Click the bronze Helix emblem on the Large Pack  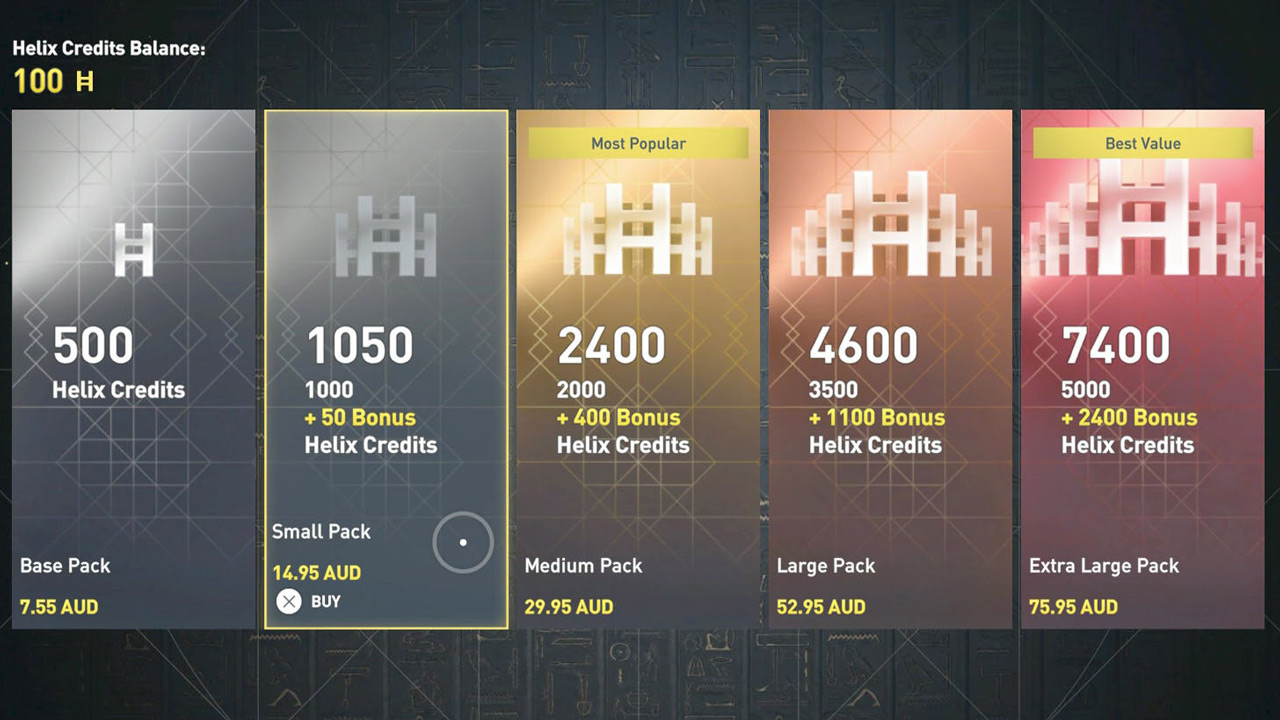(x=890, y=225)
